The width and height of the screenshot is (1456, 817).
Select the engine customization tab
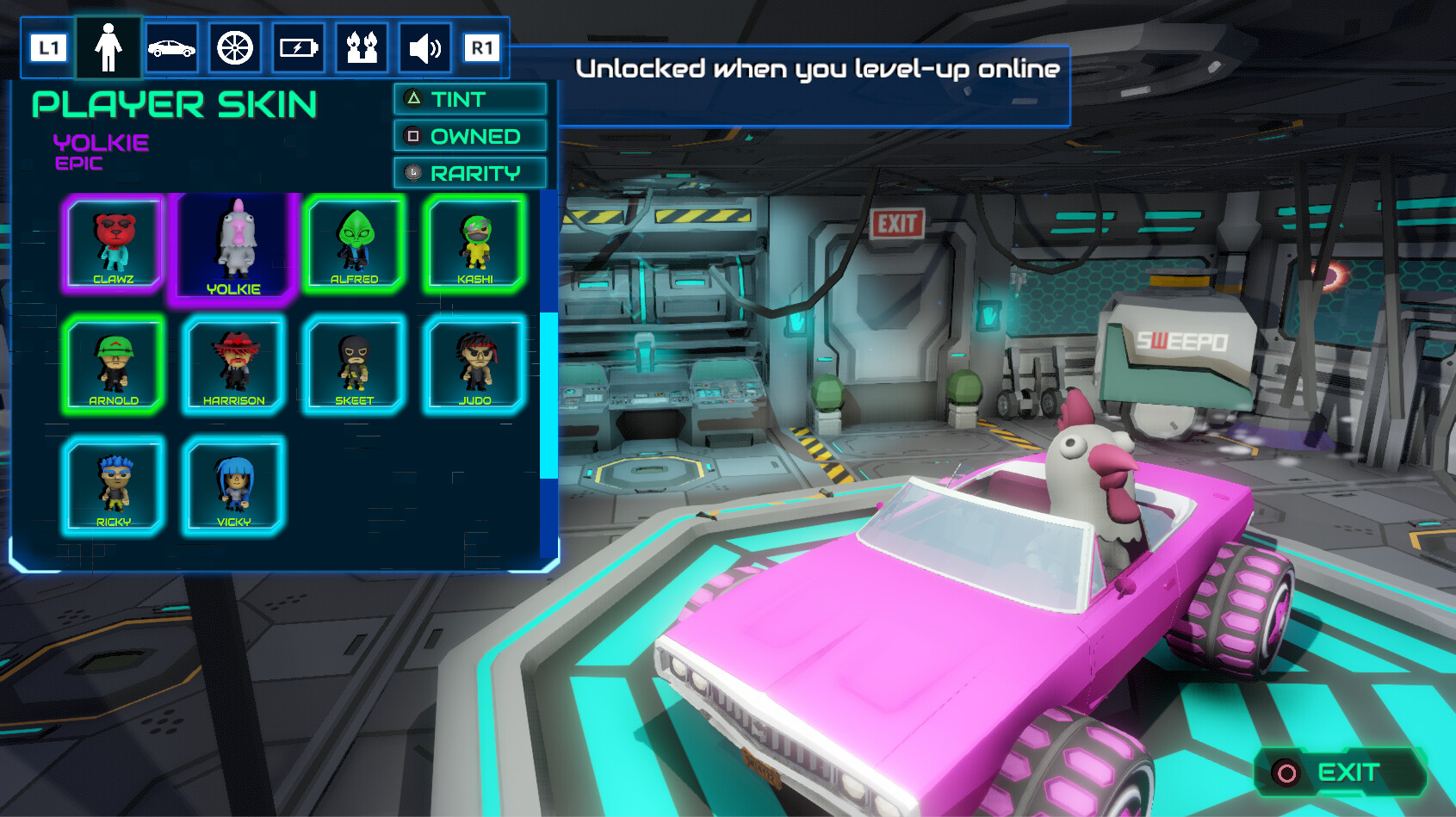click(x=297, y=48)
